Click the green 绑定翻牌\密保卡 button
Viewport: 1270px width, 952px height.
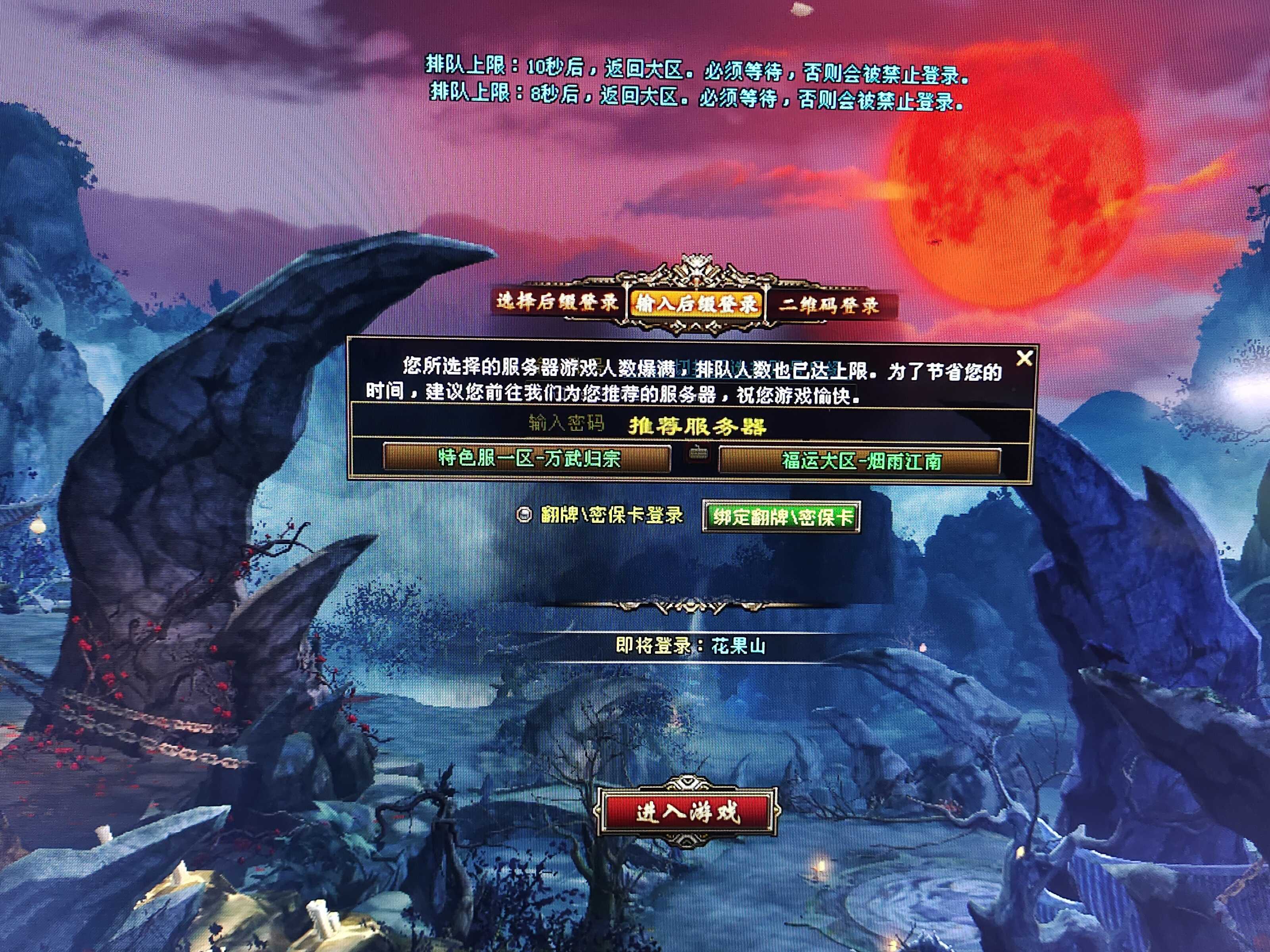[x=781, y=517]
